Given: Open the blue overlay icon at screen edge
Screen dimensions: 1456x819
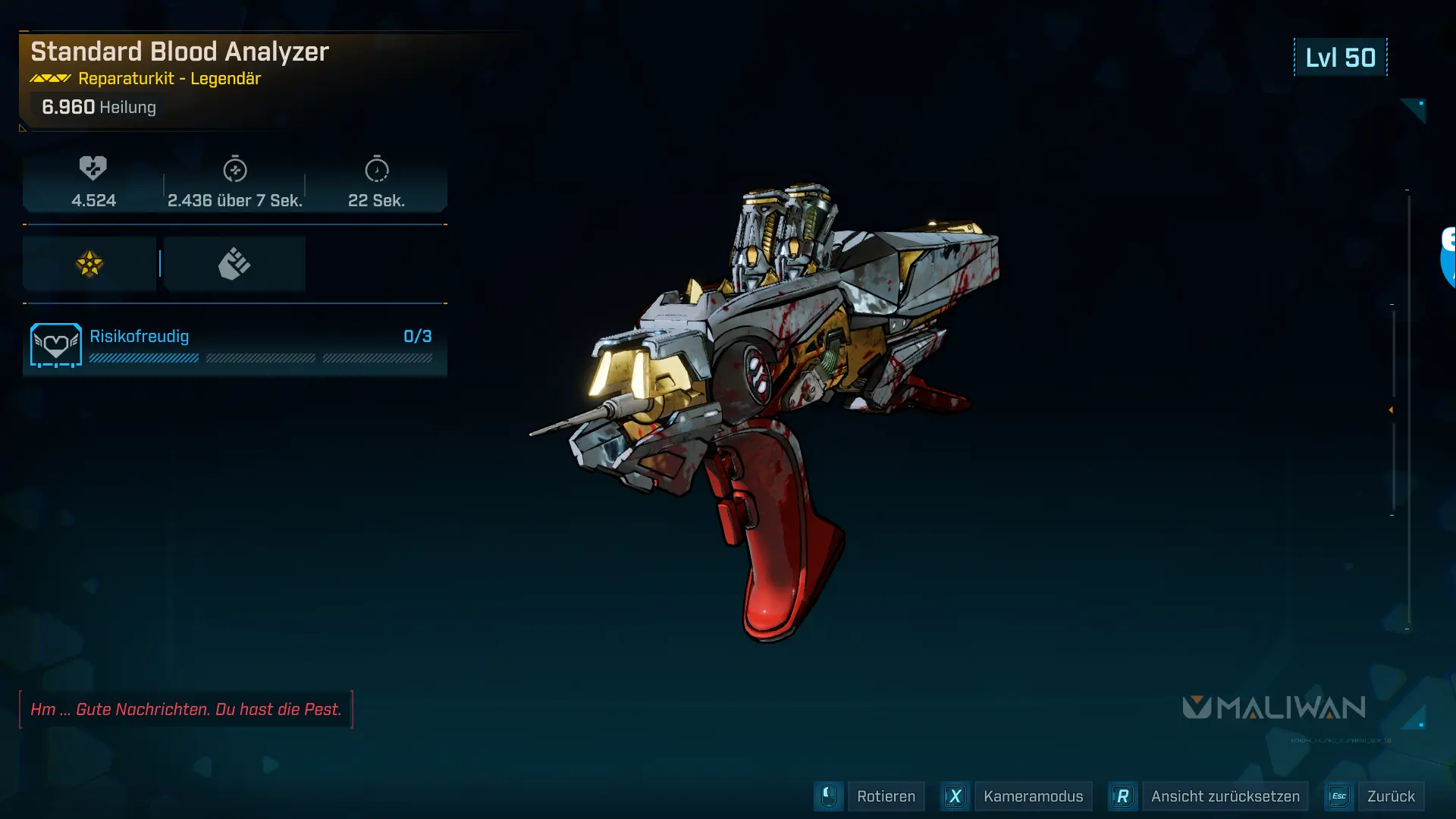Looking at the screenshot, I should pos(1448,258).
